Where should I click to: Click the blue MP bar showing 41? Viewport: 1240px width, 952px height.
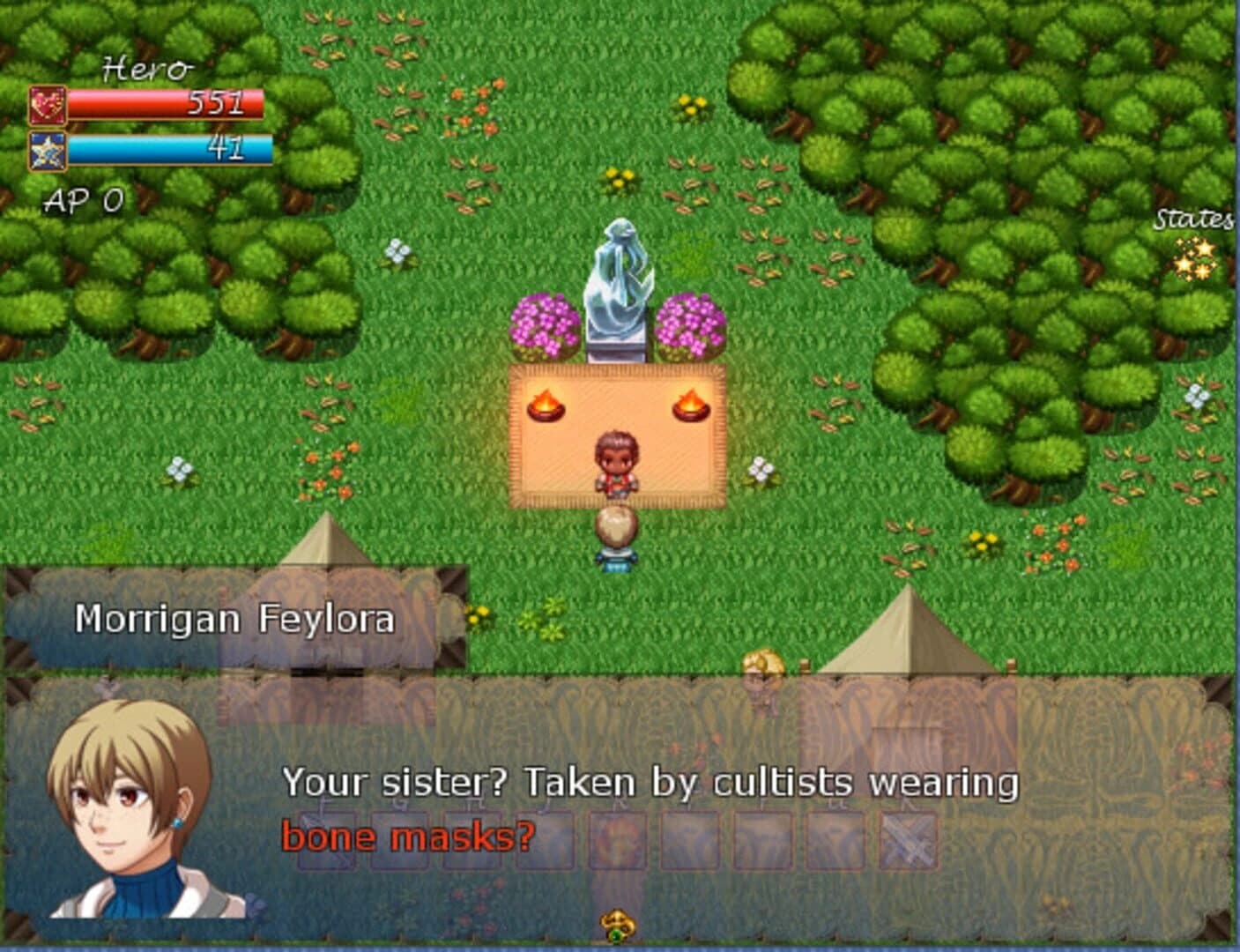pos(172,148)
